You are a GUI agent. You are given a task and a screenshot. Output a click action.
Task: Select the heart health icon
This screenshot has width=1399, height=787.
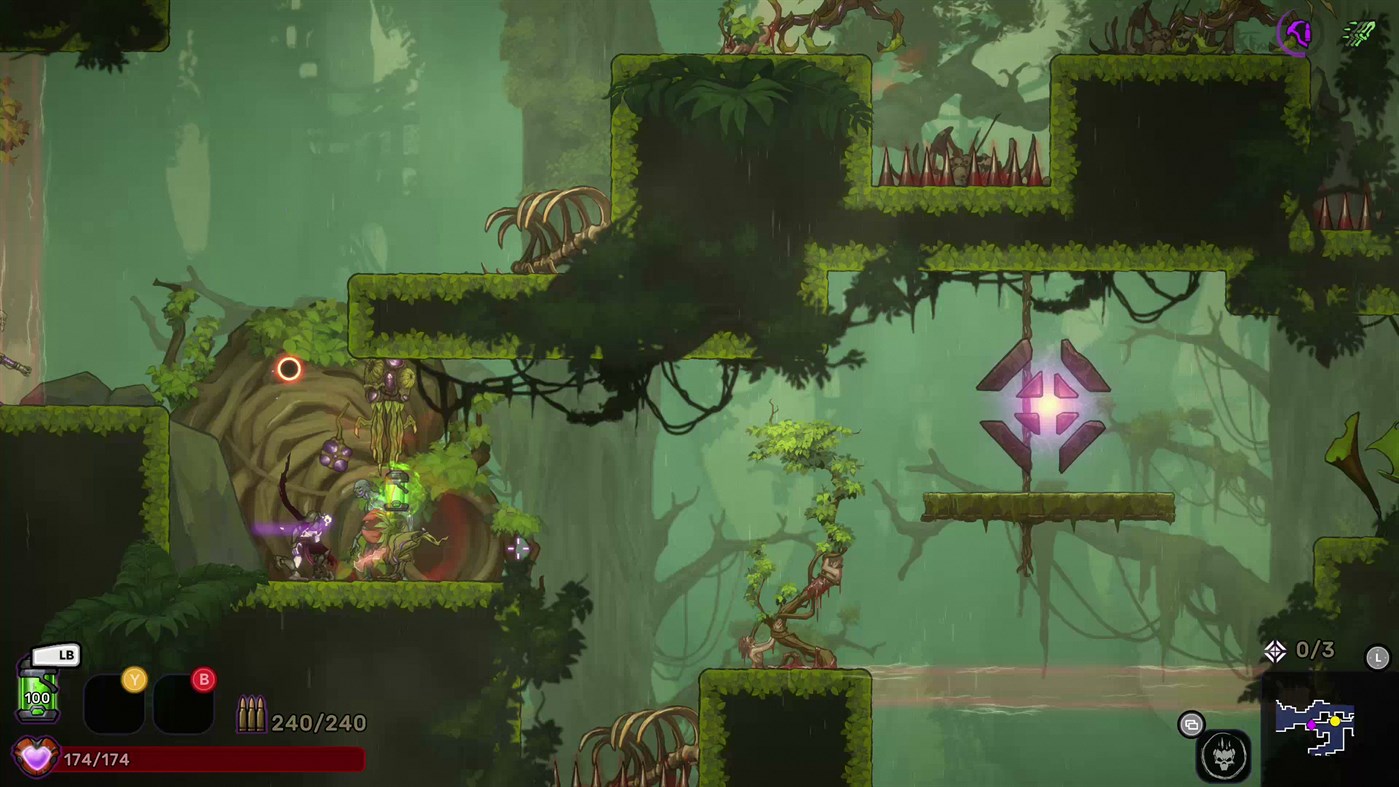point(35,759)
